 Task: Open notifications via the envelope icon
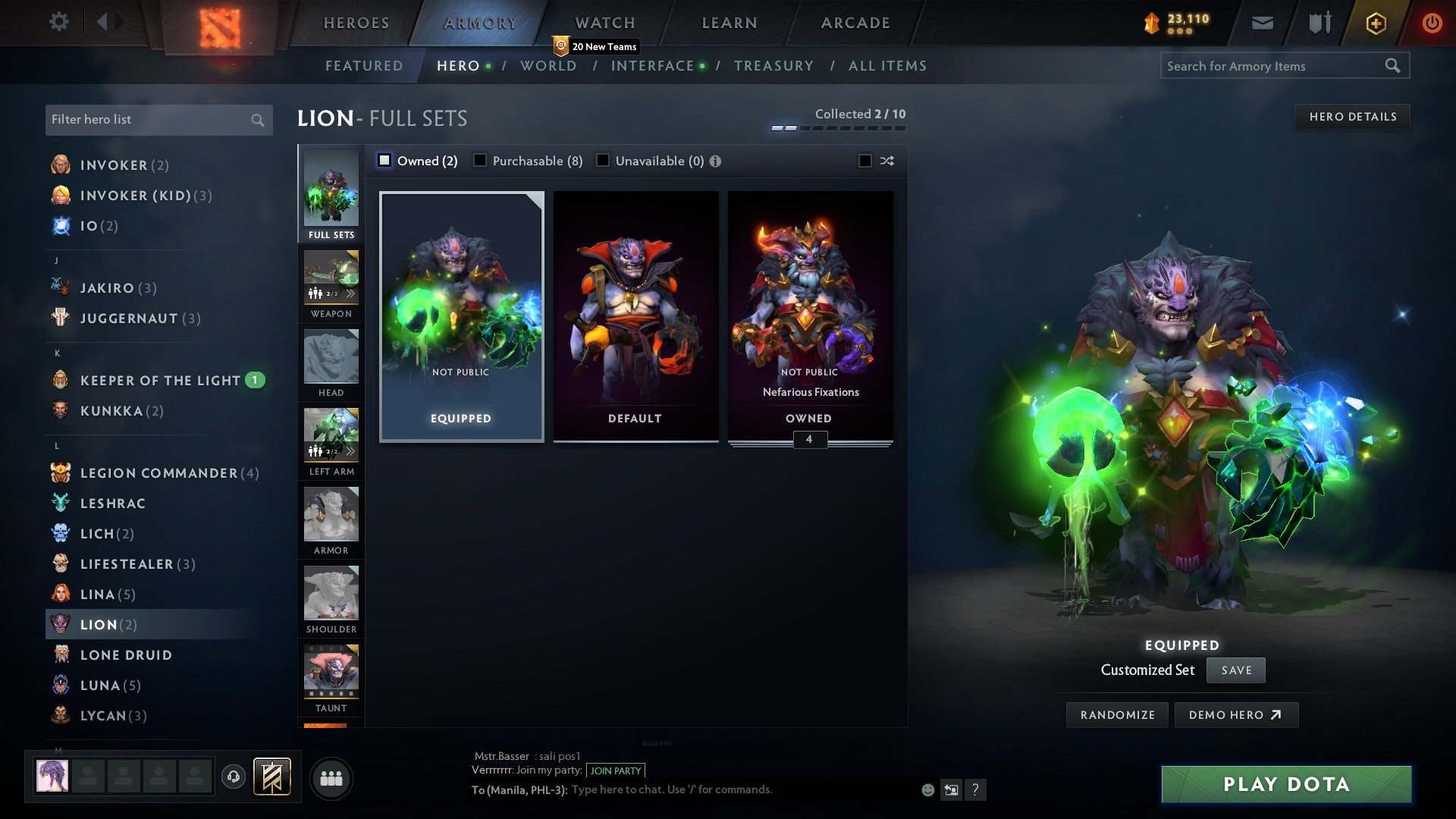(1261, 23)
